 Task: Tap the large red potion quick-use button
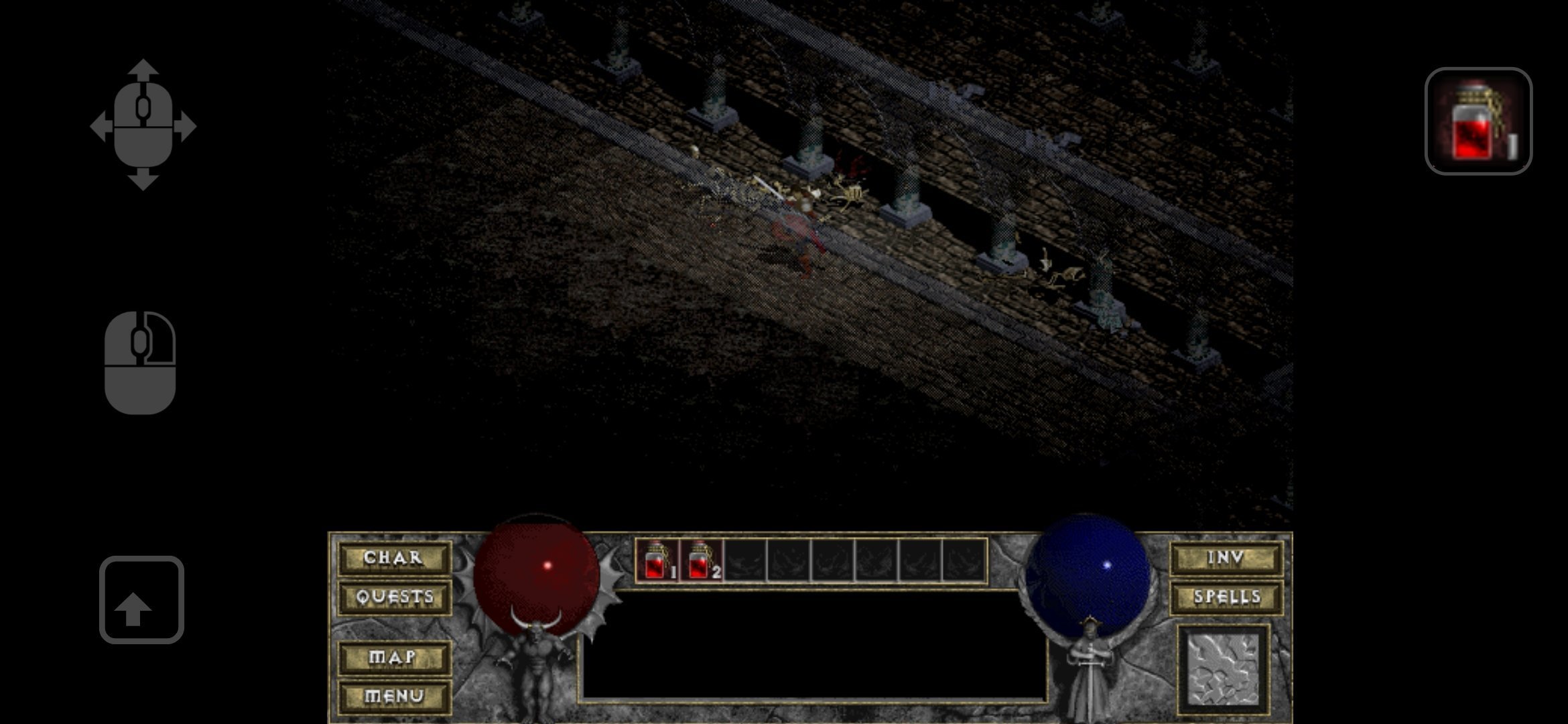tap(1478, 121)
